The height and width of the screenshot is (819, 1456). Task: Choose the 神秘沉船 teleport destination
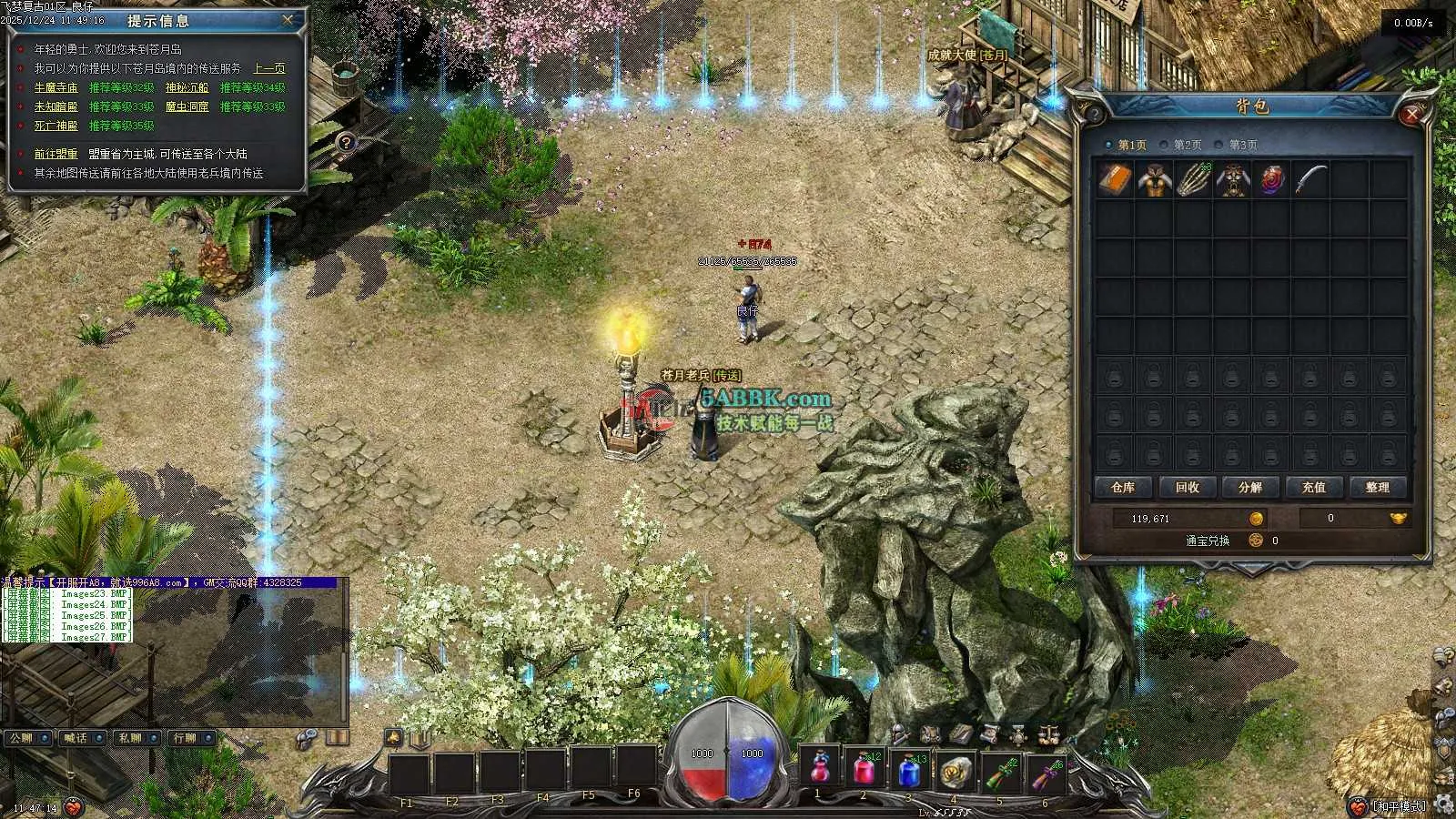point(187,87)
